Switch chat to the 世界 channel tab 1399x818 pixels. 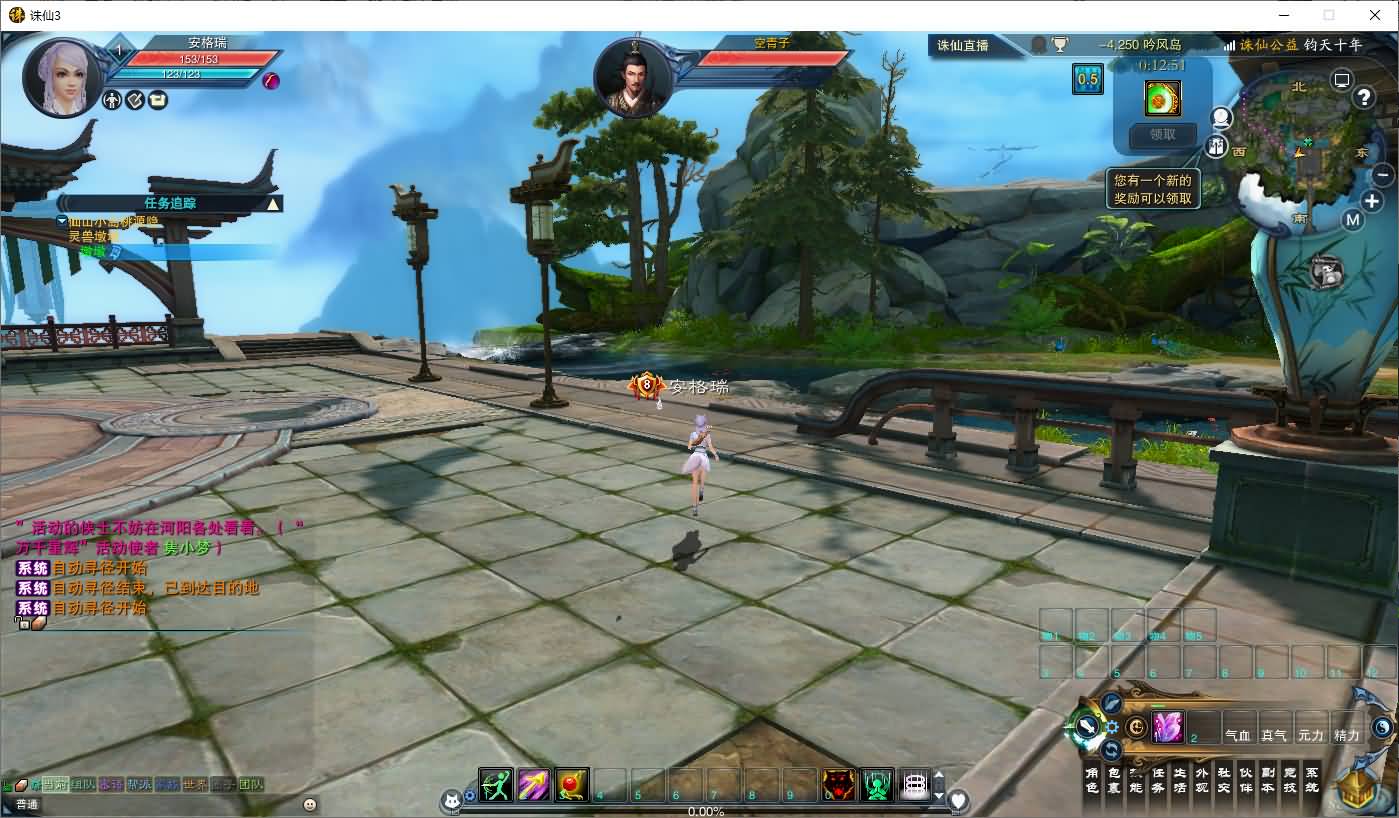tap(196, 785)
